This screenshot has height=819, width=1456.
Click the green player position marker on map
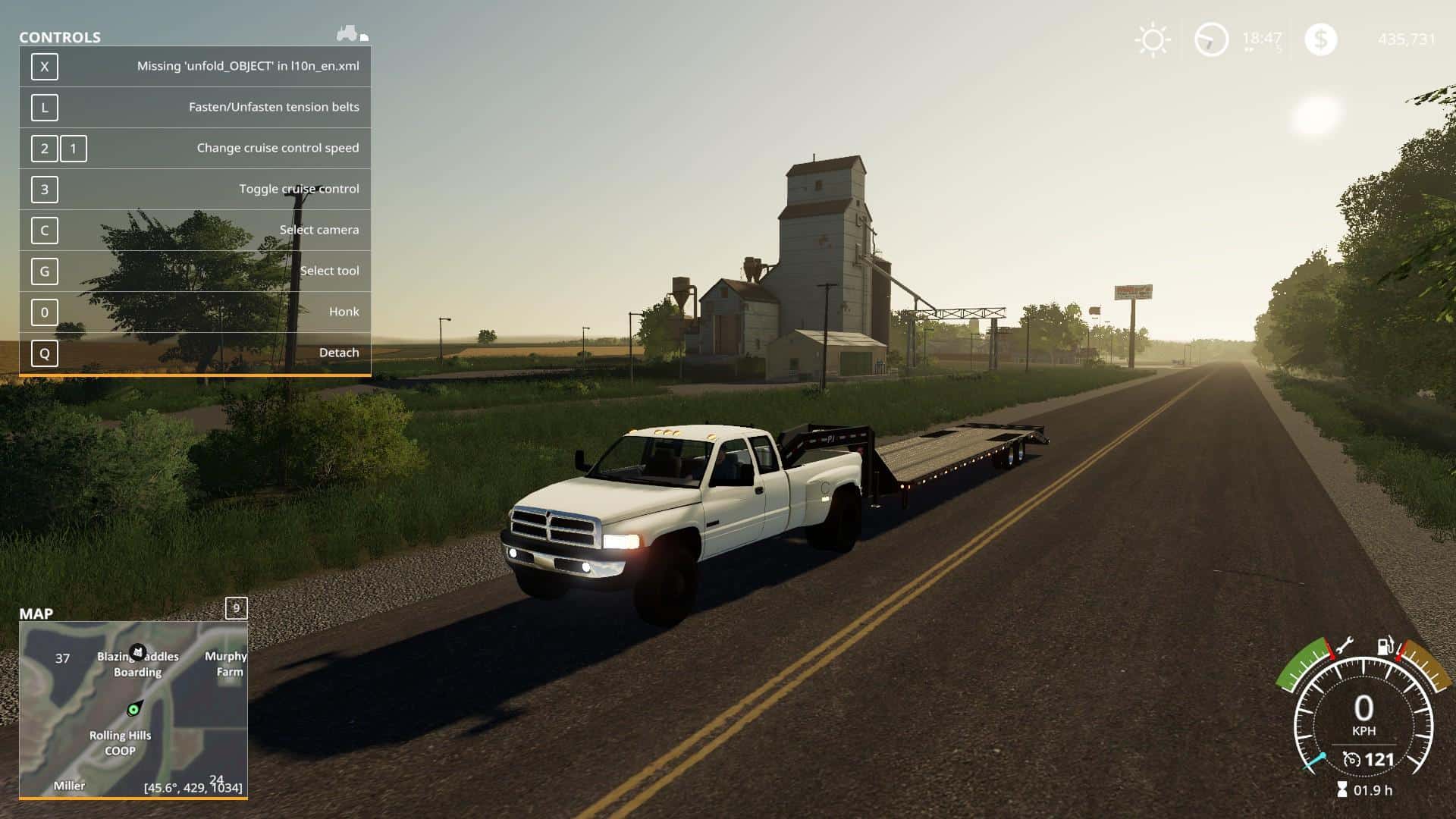coord(133,710)
